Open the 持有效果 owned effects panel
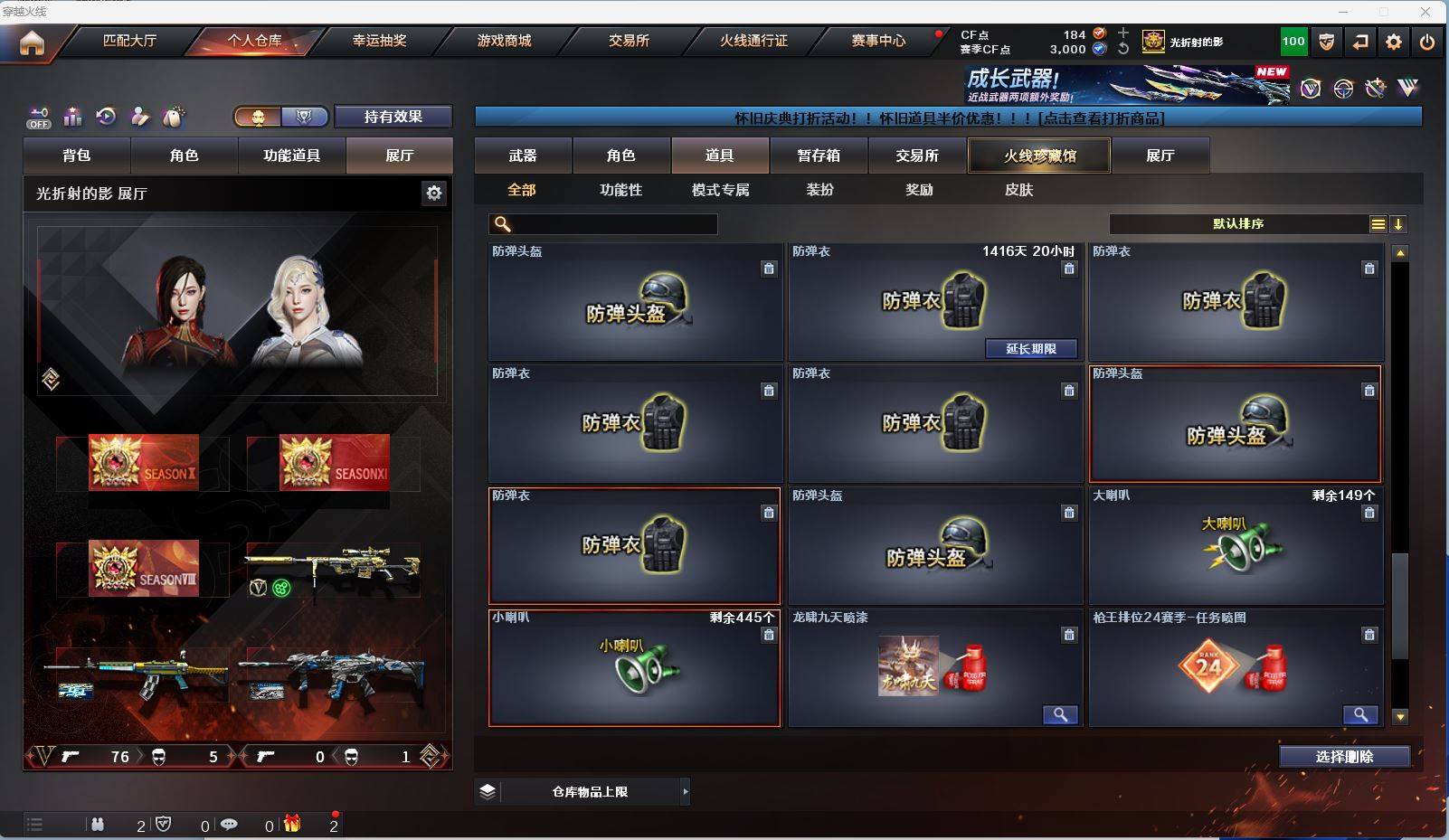Screen dimensions: 1449x840 point(393,117)
